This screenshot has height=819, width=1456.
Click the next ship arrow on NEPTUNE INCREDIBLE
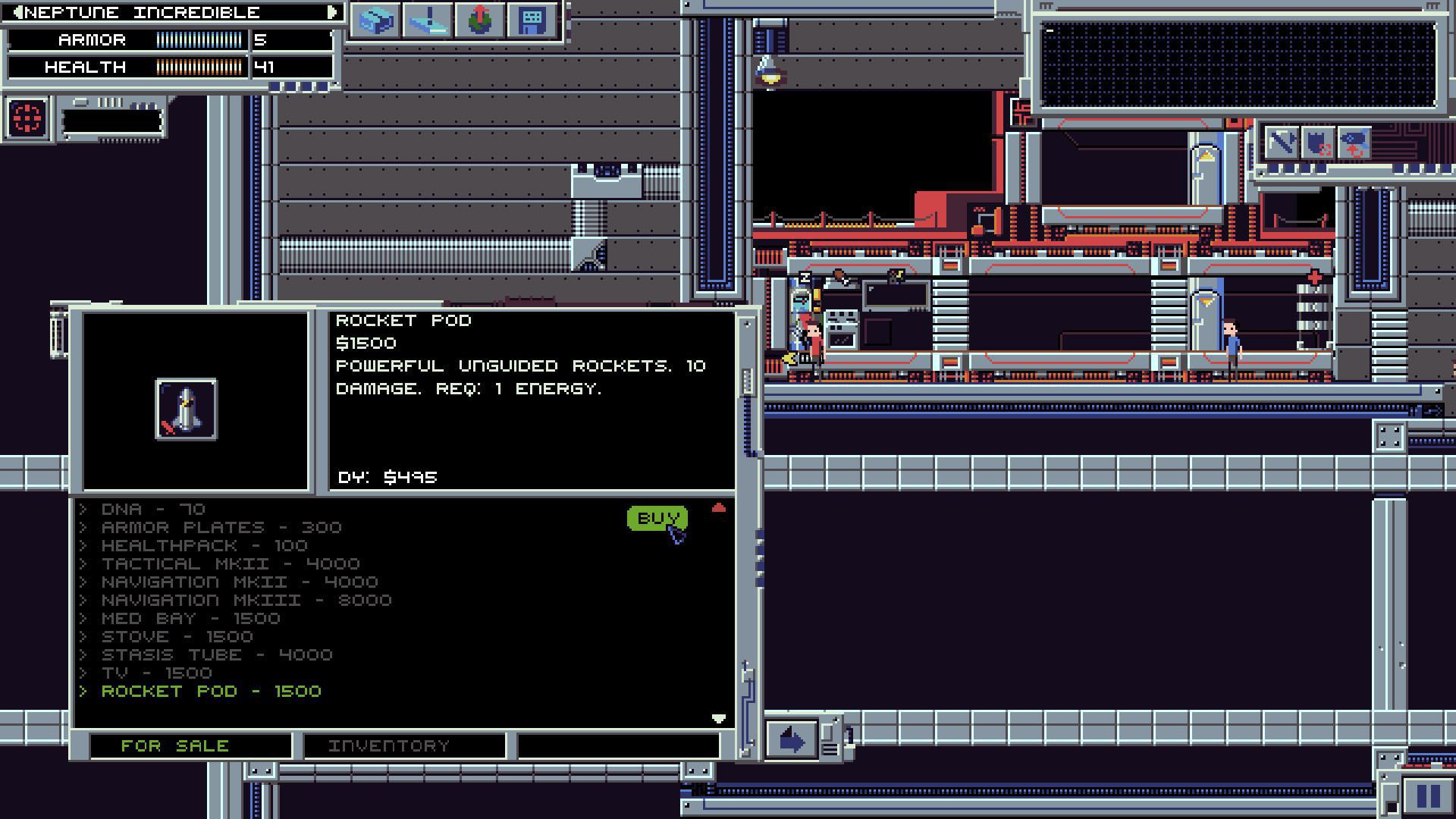[331, 12]
